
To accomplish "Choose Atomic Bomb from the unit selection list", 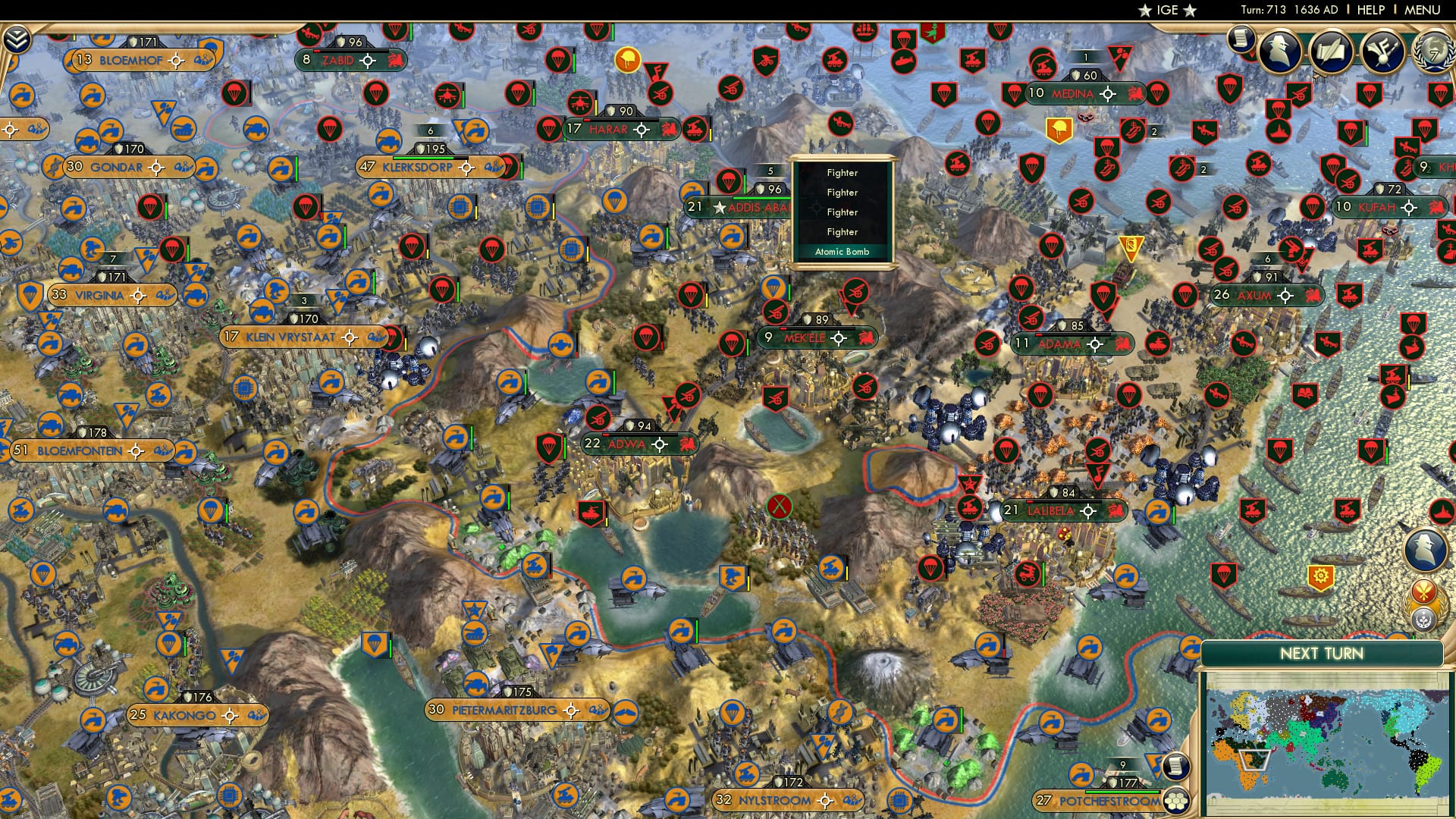I will (842, 251).
